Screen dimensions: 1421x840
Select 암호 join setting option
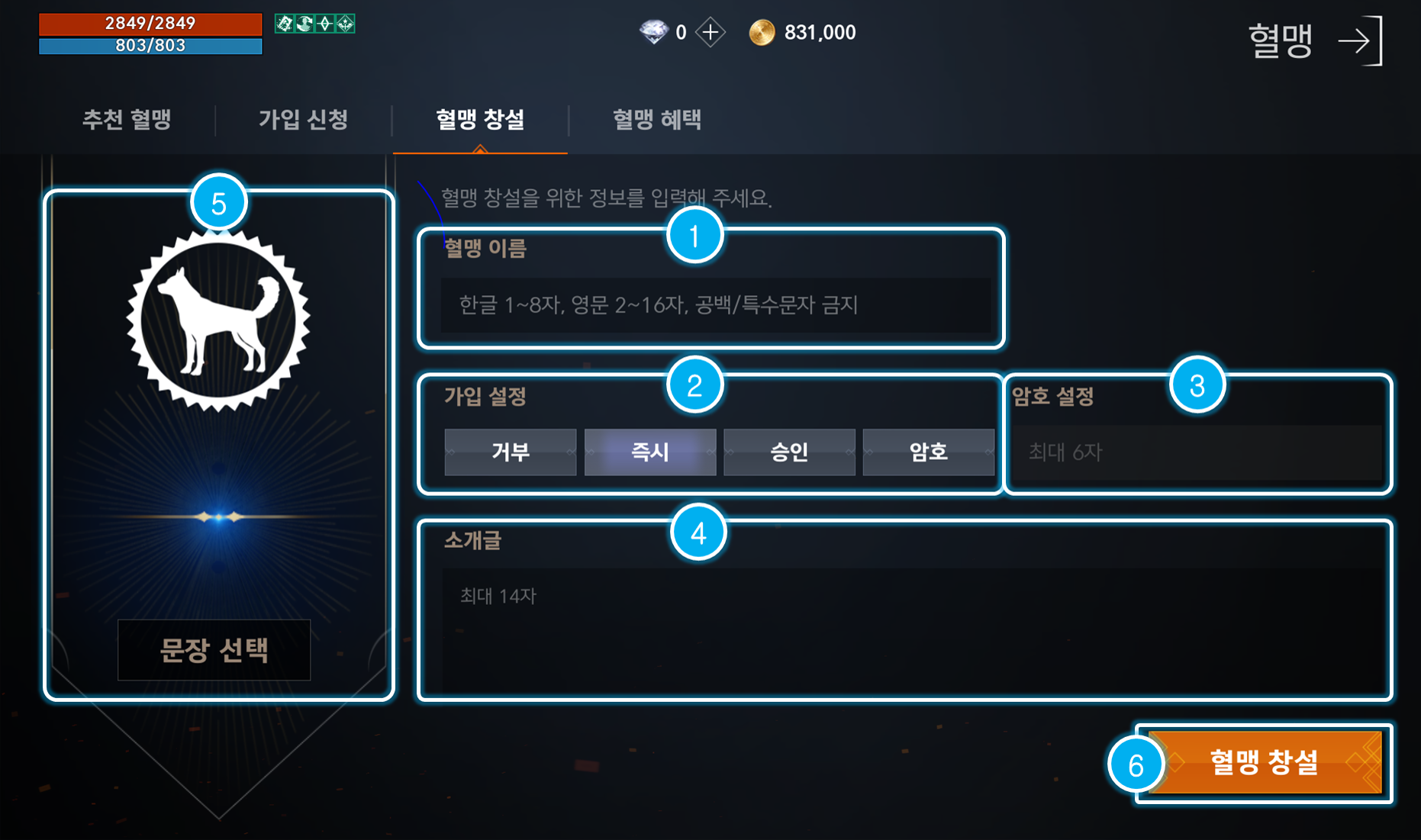click(x=929, y=452)
